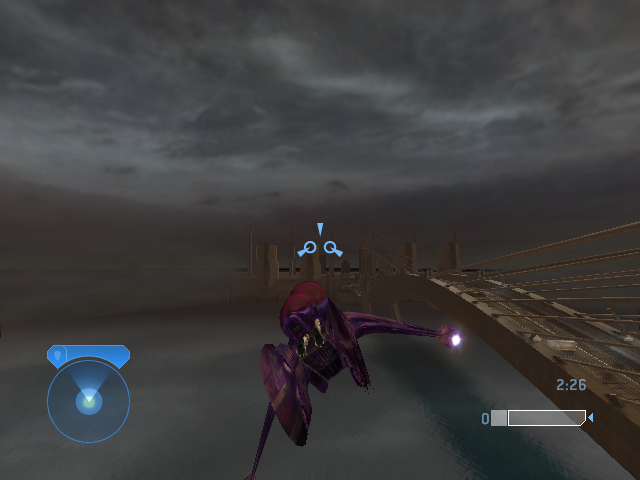Select the Banshee targeting reticle
Screen dimensions: 640x480
point(320,245)
